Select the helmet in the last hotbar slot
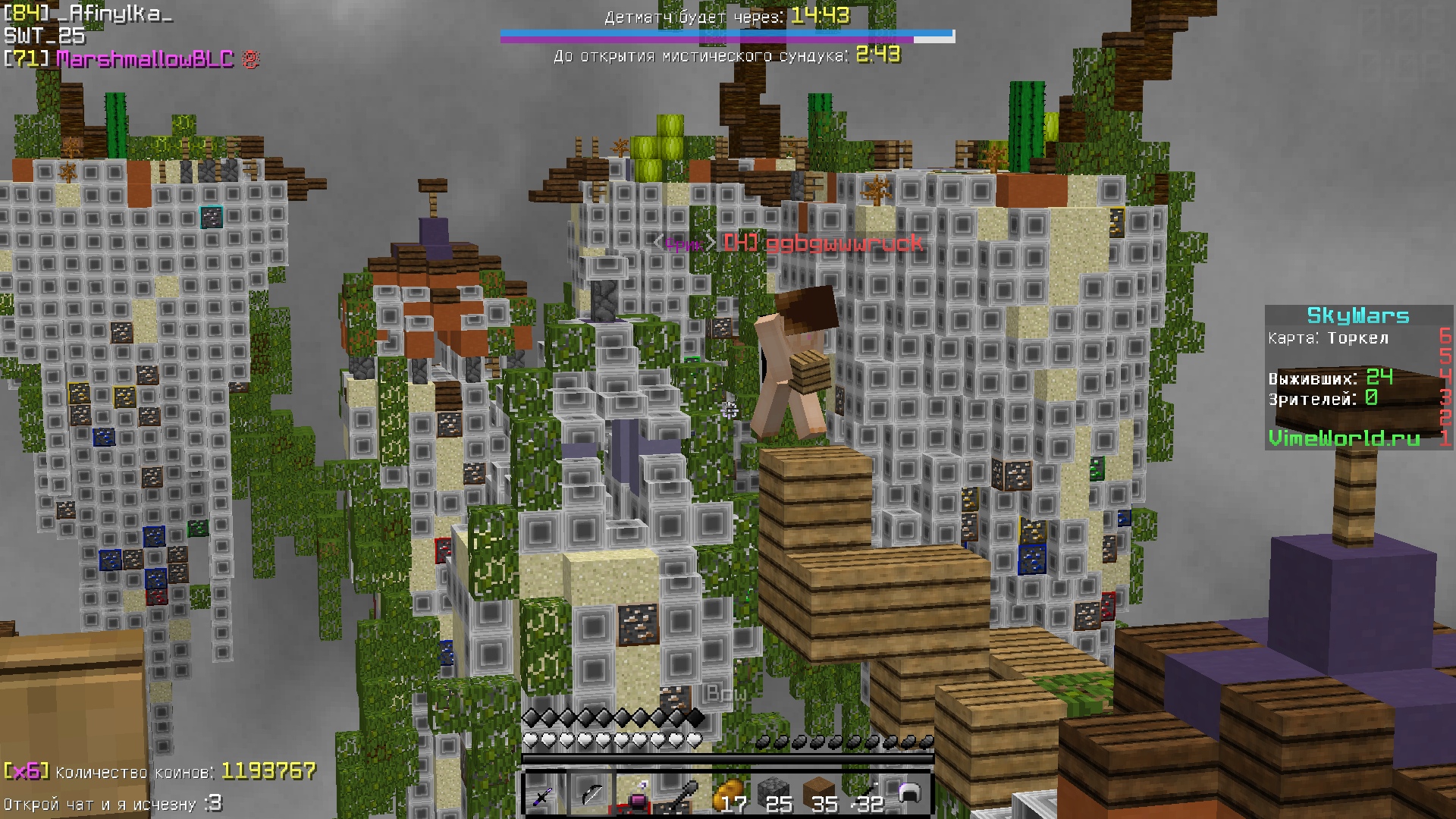1456x819 pixels. pyautogui.click(x=908, y=794)
